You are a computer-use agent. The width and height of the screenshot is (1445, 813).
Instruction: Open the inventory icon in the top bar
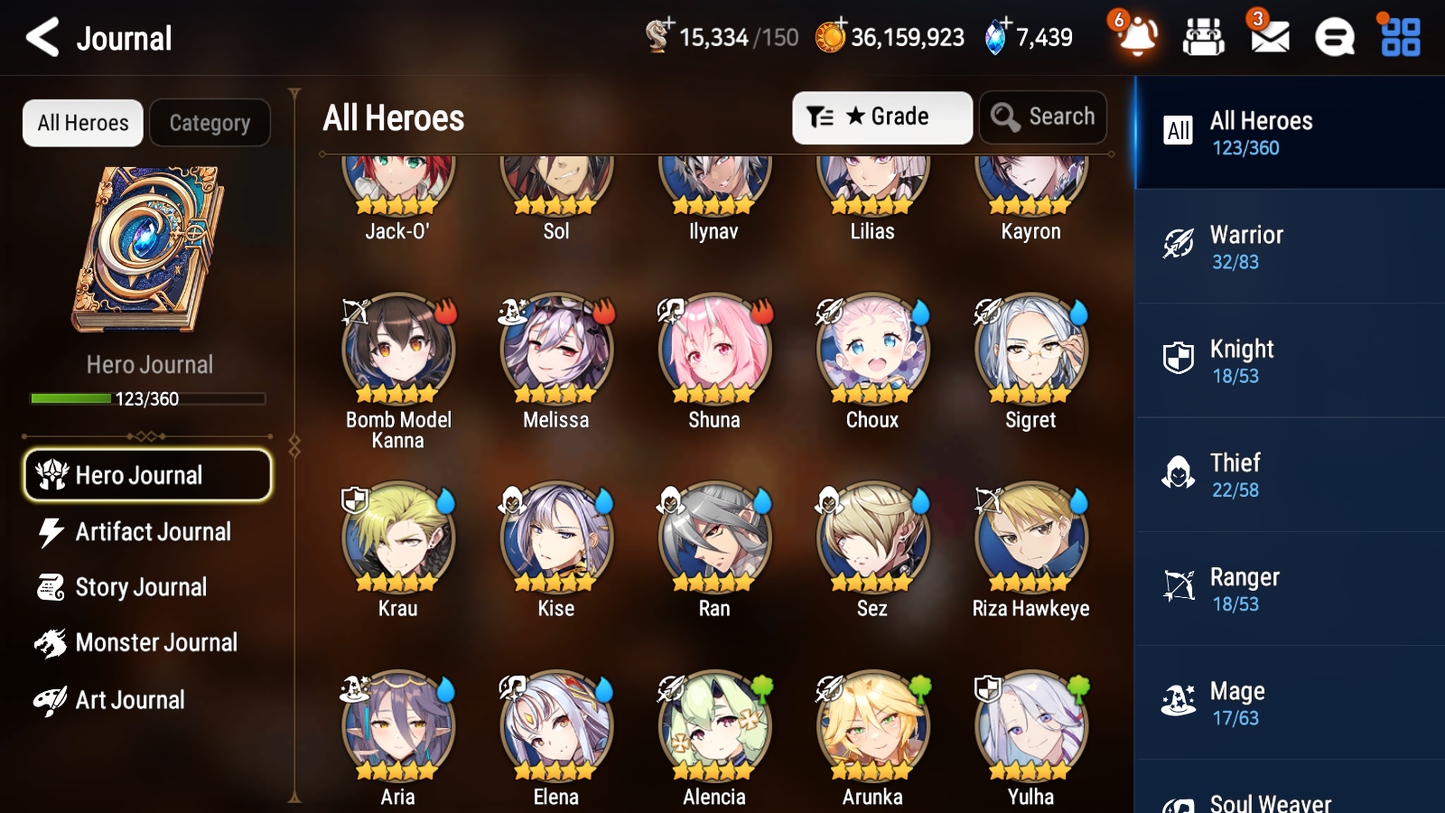(1203, 36)
